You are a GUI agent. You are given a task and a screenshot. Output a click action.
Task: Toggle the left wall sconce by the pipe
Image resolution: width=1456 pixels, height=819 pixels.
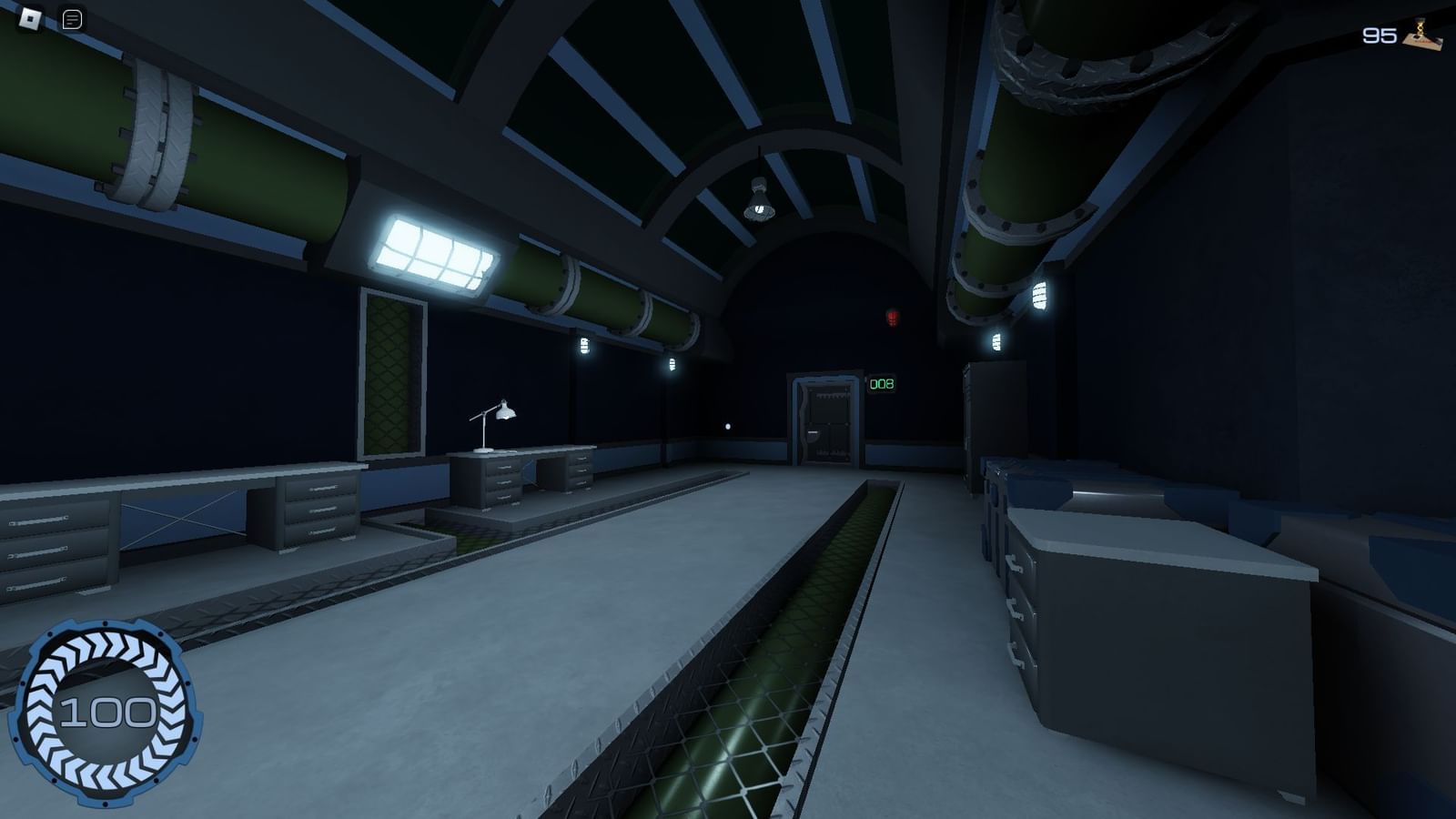[582, 347]
